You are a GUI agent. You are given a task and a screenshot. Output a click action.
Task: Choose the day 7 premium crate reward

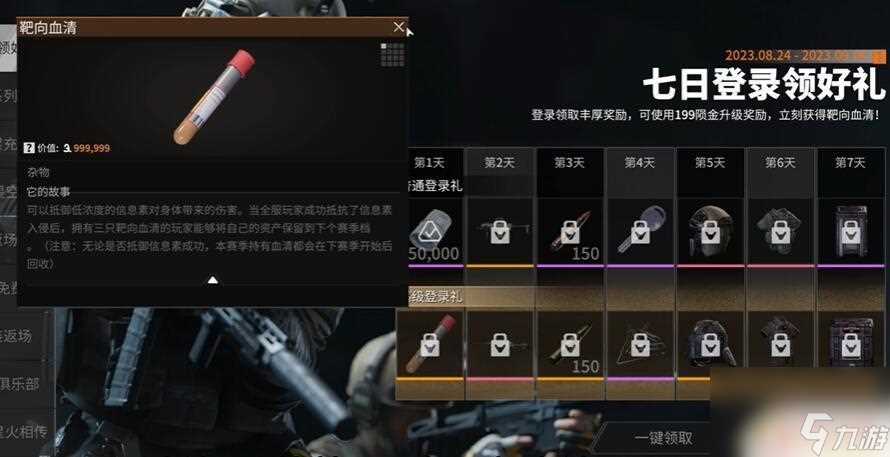pyautogui.click(x=851, y=345)
